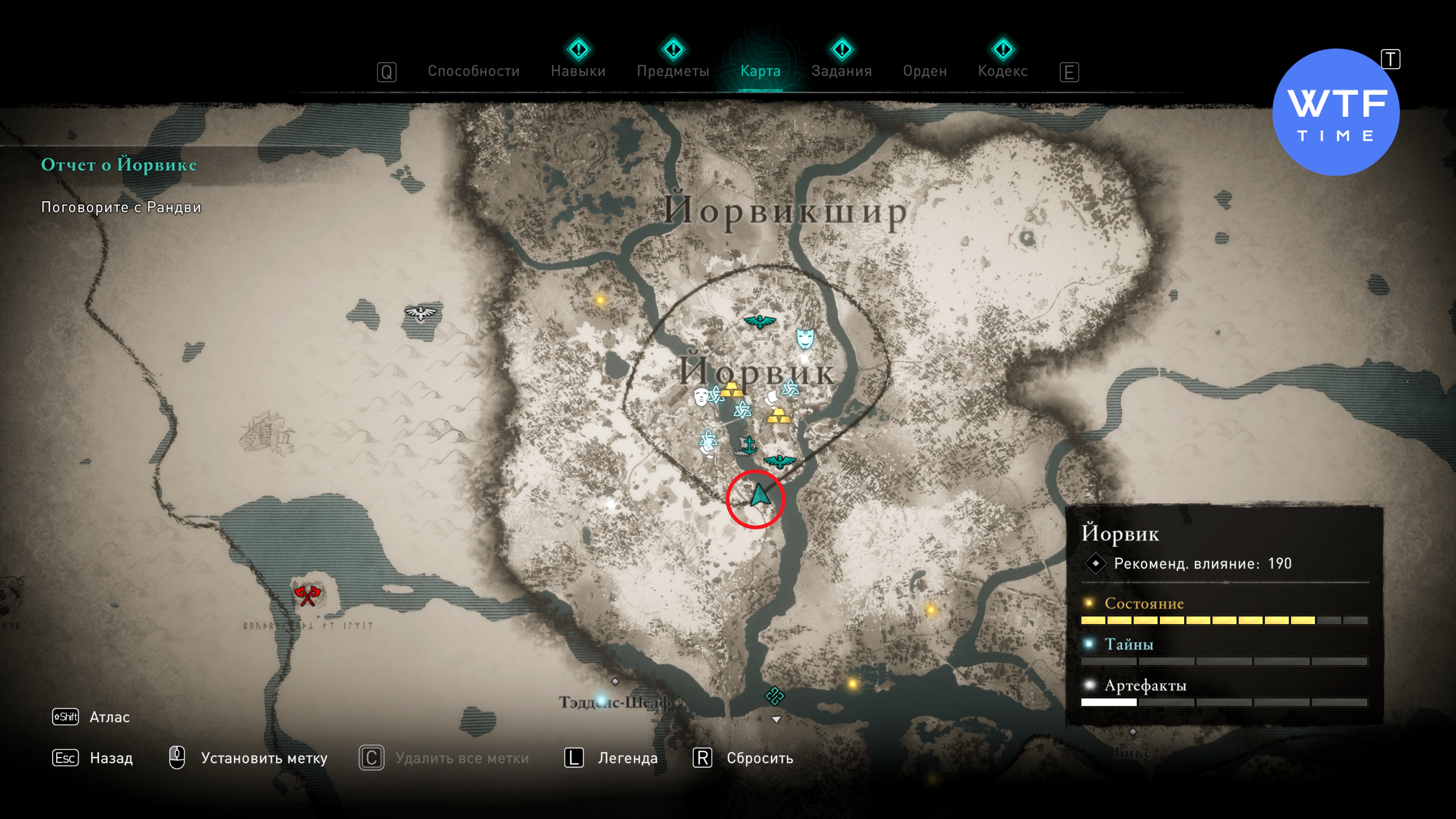
Task: Click the white eagle synchronization point marker
Action: (420, 312)
